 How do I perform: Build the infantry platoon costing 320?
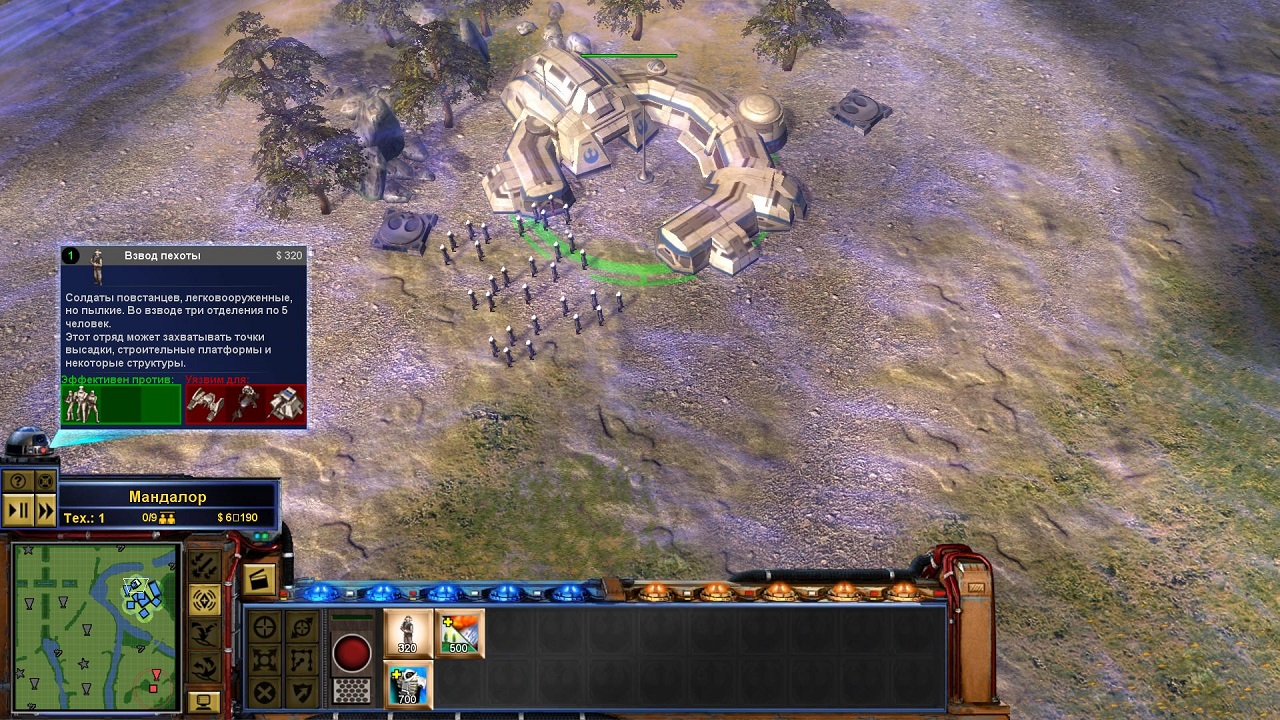408,633
